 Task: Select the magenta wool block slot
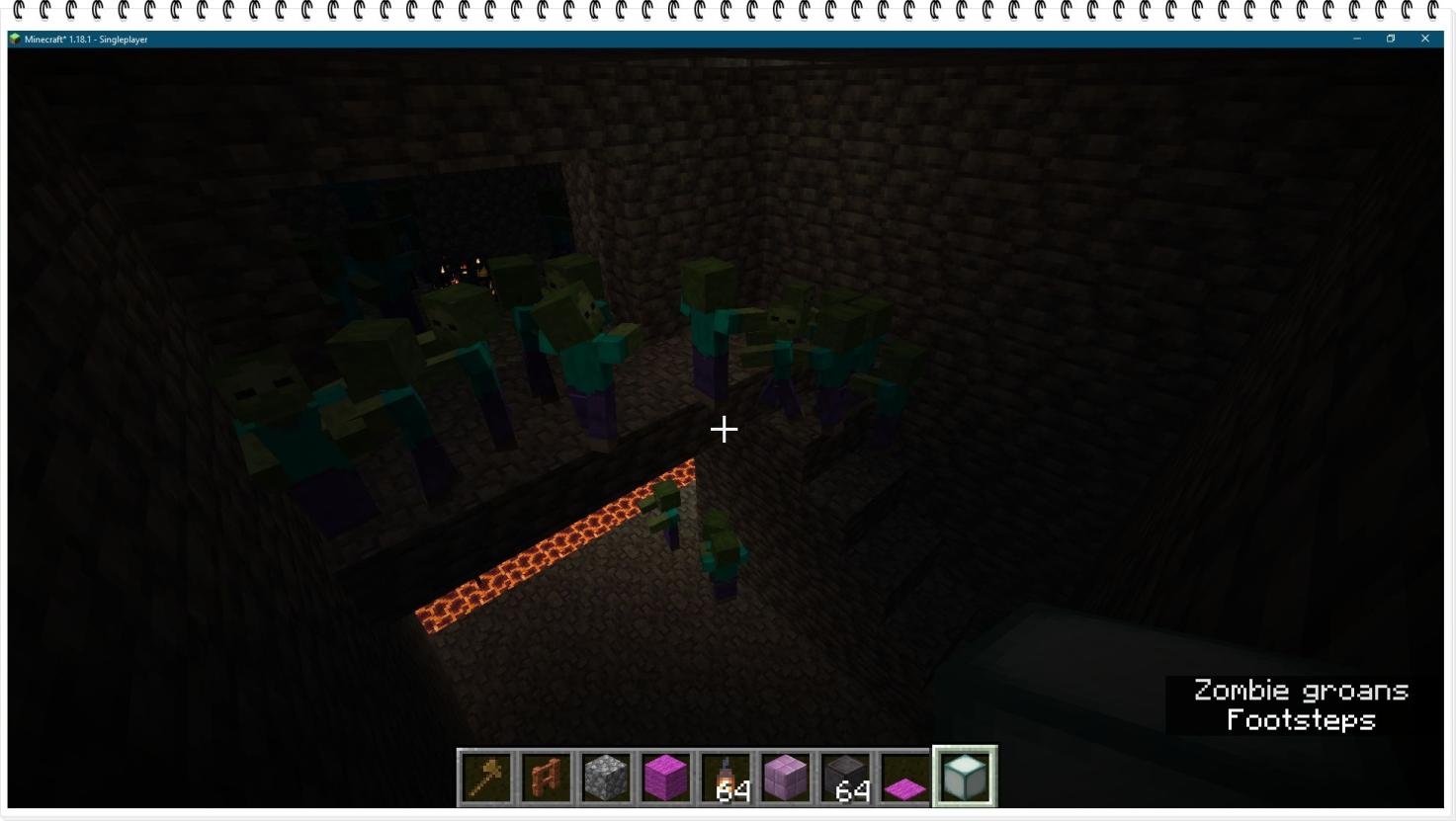[x=666, y=777]
